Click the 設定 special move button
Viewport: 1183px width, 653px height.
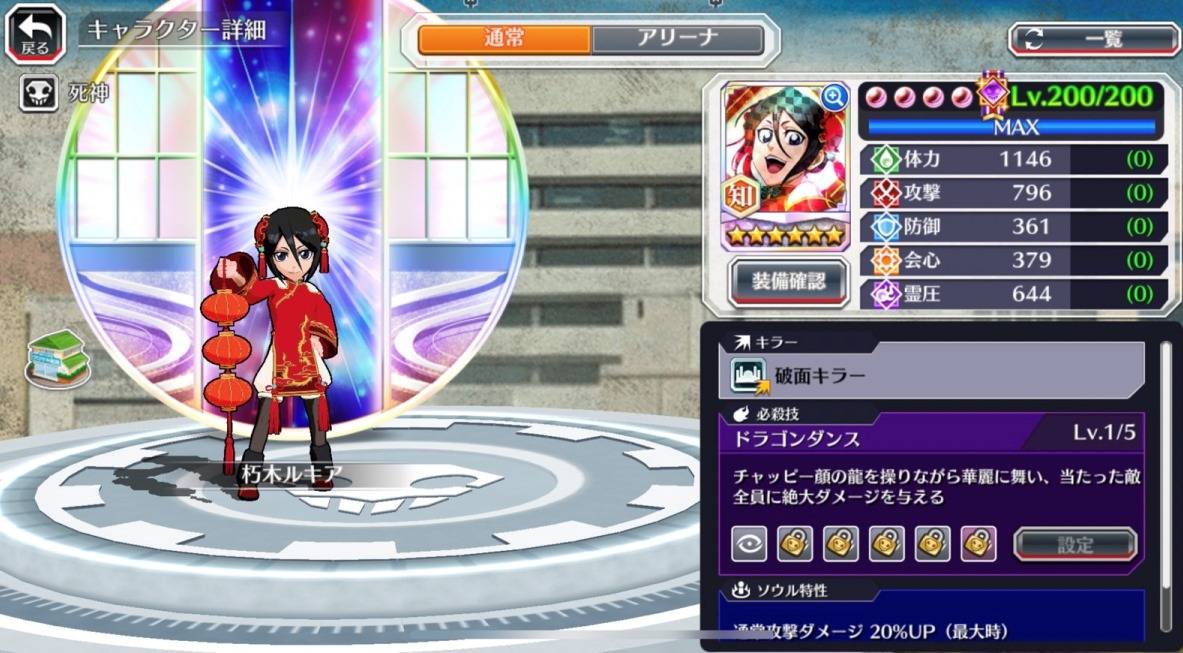tap(1076, 544)
